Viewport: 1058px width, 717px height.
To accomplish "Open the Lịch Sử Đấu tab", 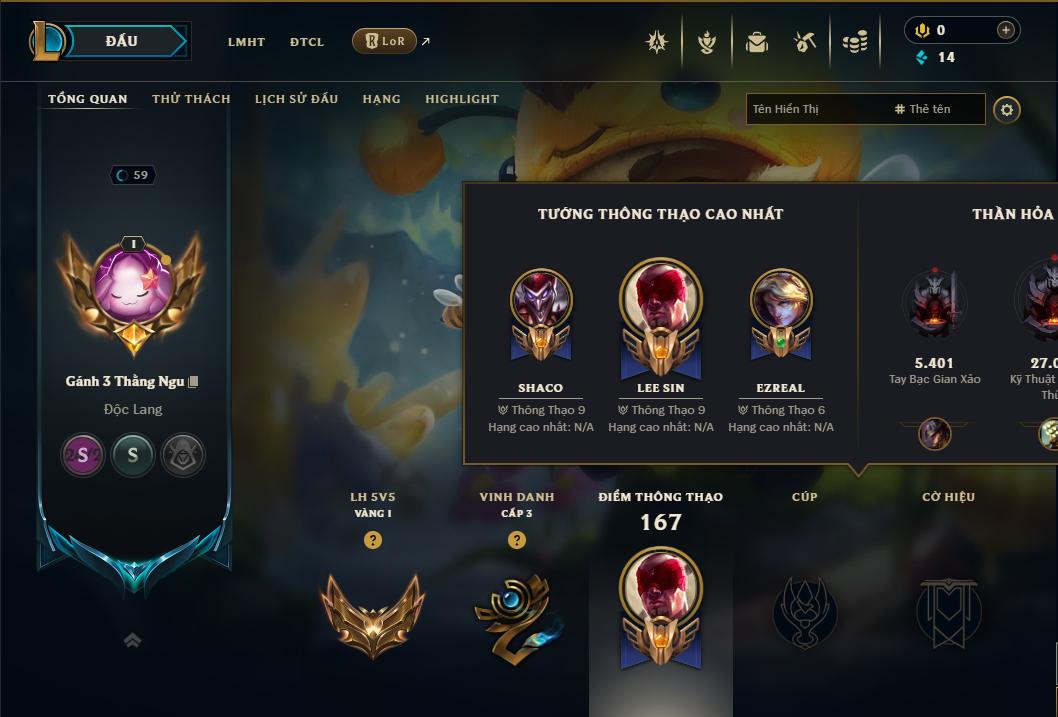I will click(296, 99).
